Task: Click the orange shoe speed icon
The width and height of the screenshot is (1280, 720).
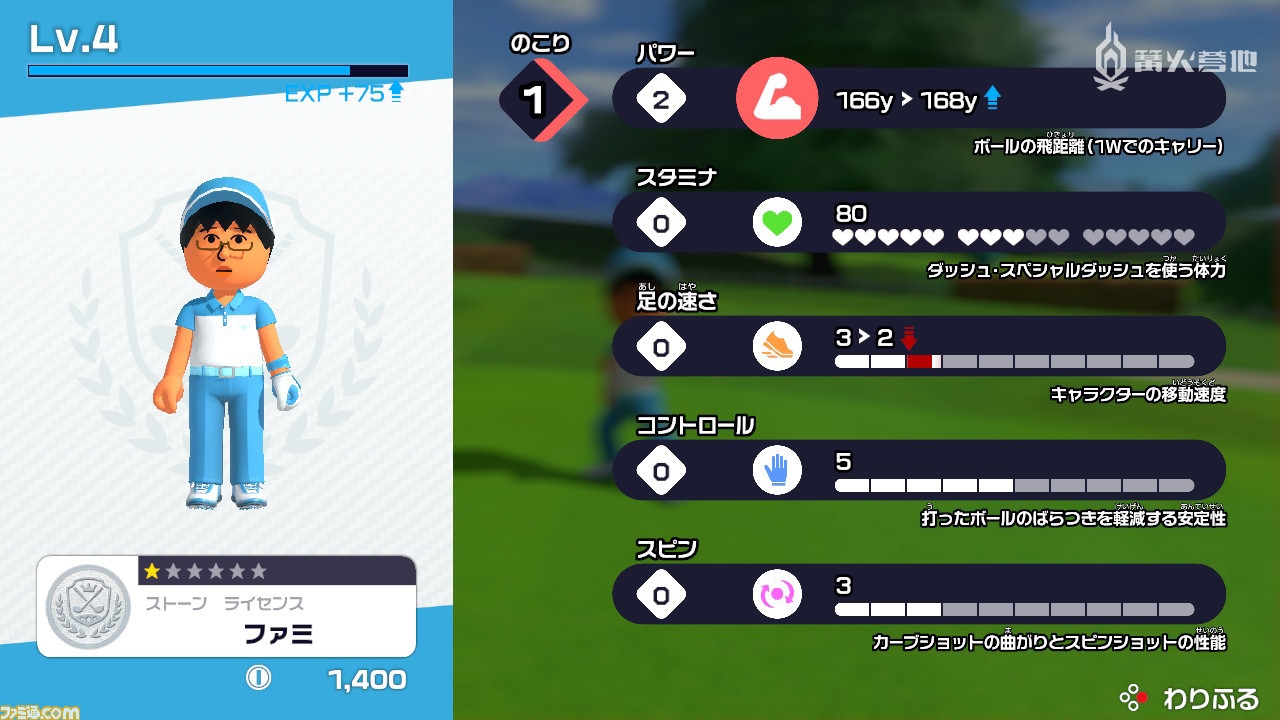Action: tap(777, 347)
